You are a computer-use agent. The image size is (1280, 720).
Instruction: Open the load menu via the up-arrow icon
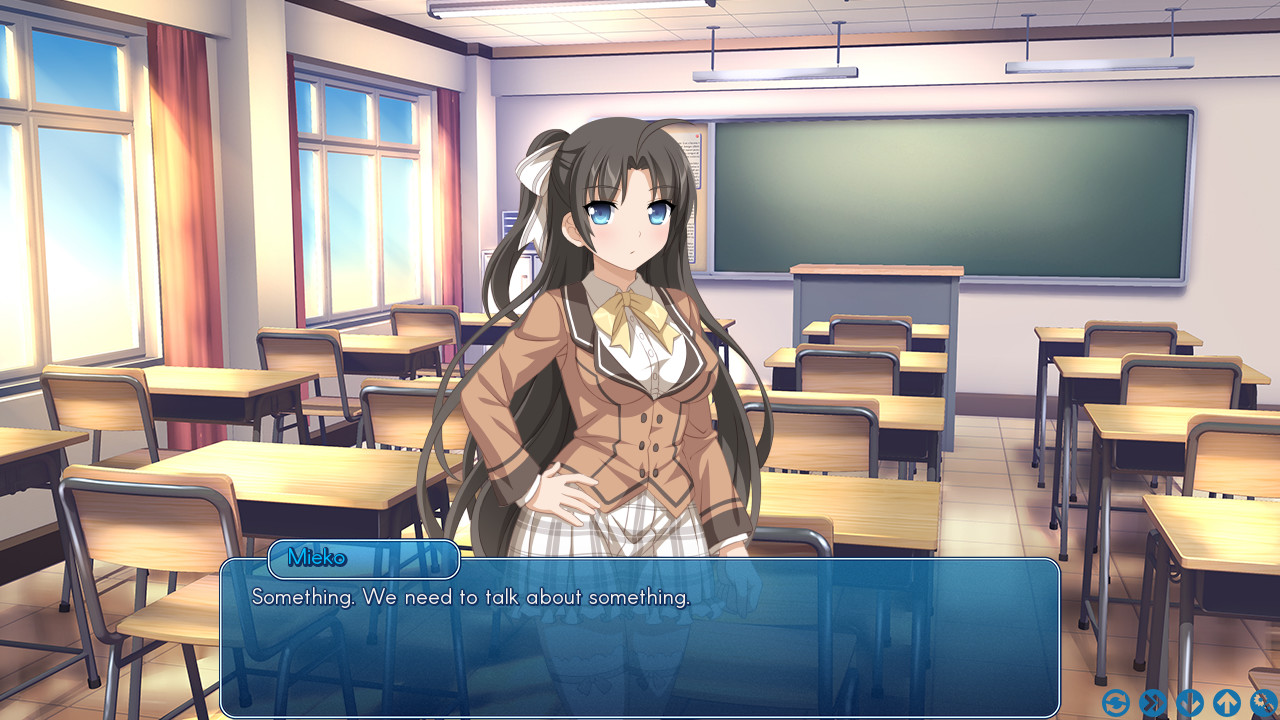[1227, 705]
